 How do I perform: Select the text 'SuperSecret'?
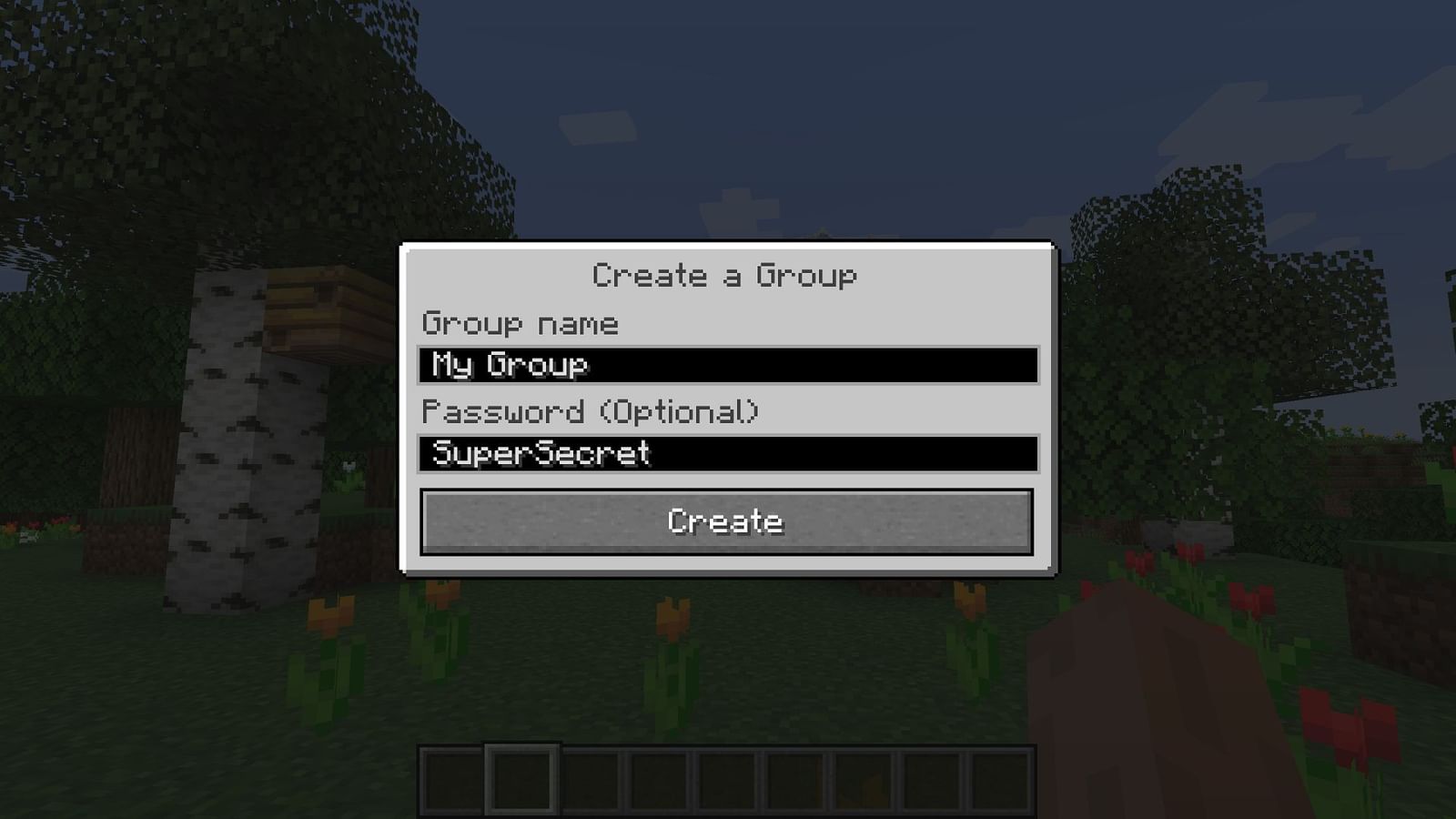[541, 452]
